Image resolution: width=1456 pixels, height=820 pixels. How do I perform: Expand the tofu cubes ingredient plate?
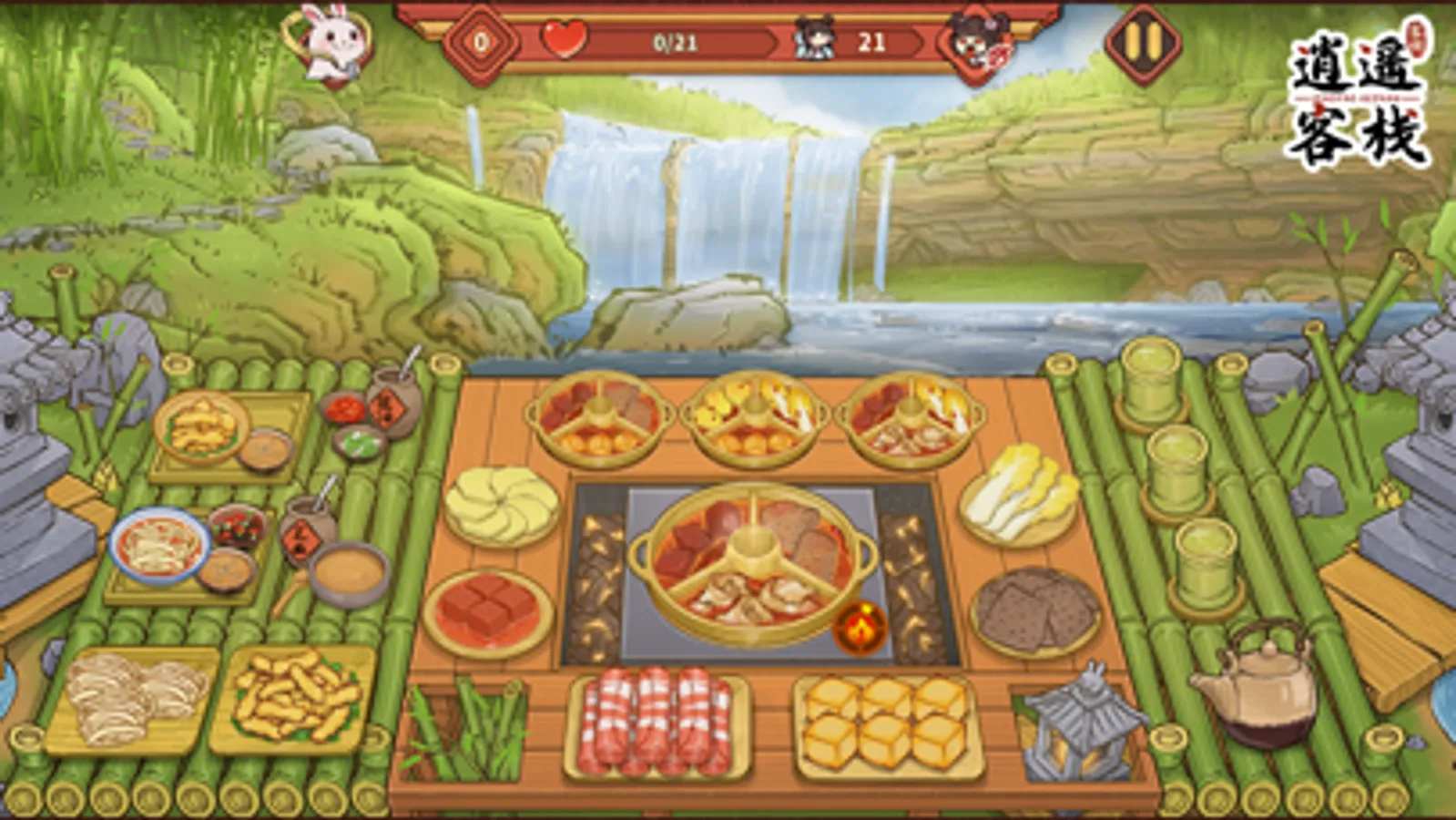click(x=485, y=606)
